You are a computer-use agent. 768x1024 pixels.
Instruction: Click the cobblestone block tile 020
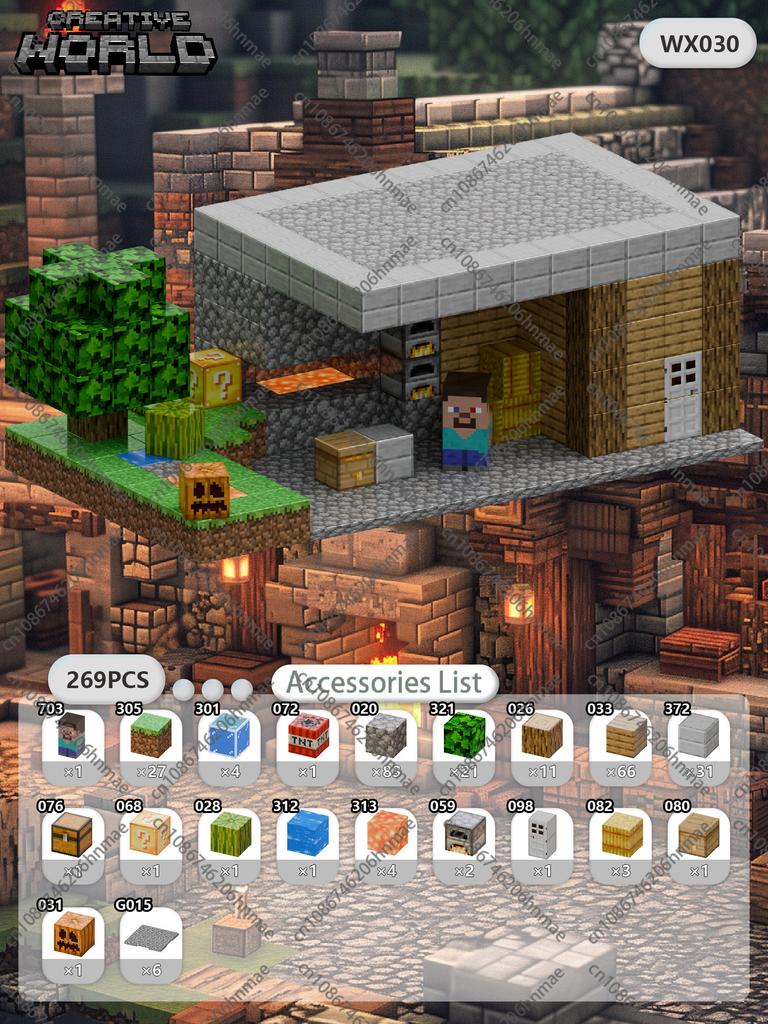(x=385, y=737)
